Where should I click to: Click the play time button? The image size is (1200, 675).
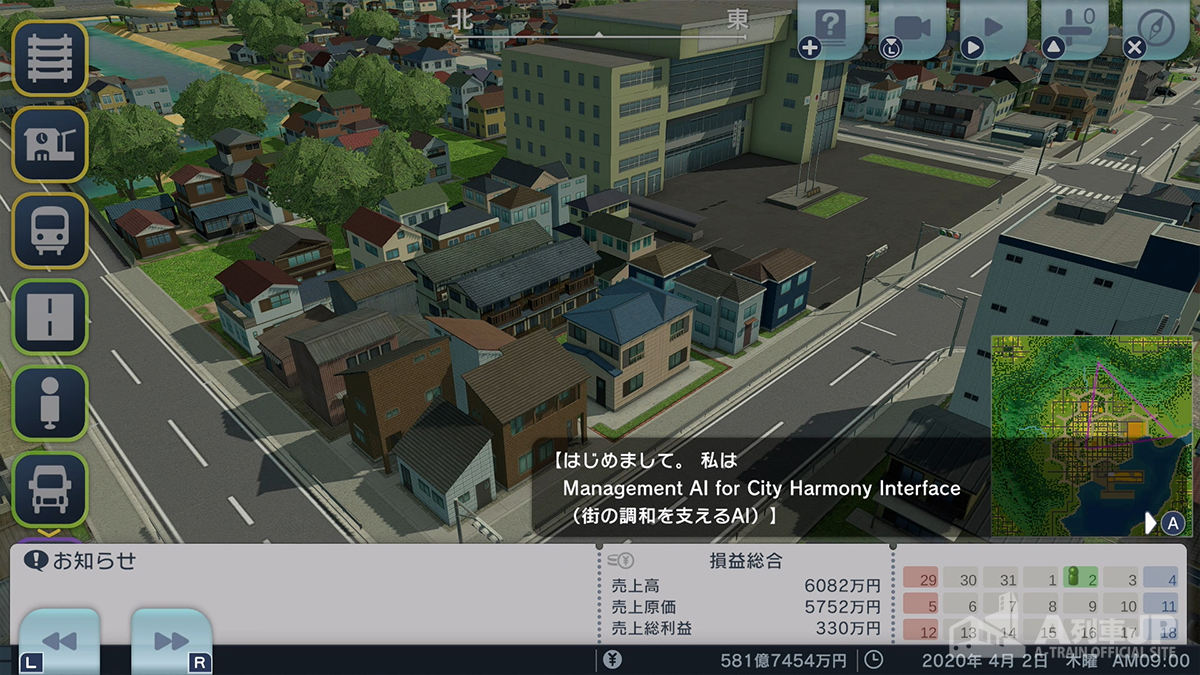point(993,27)
